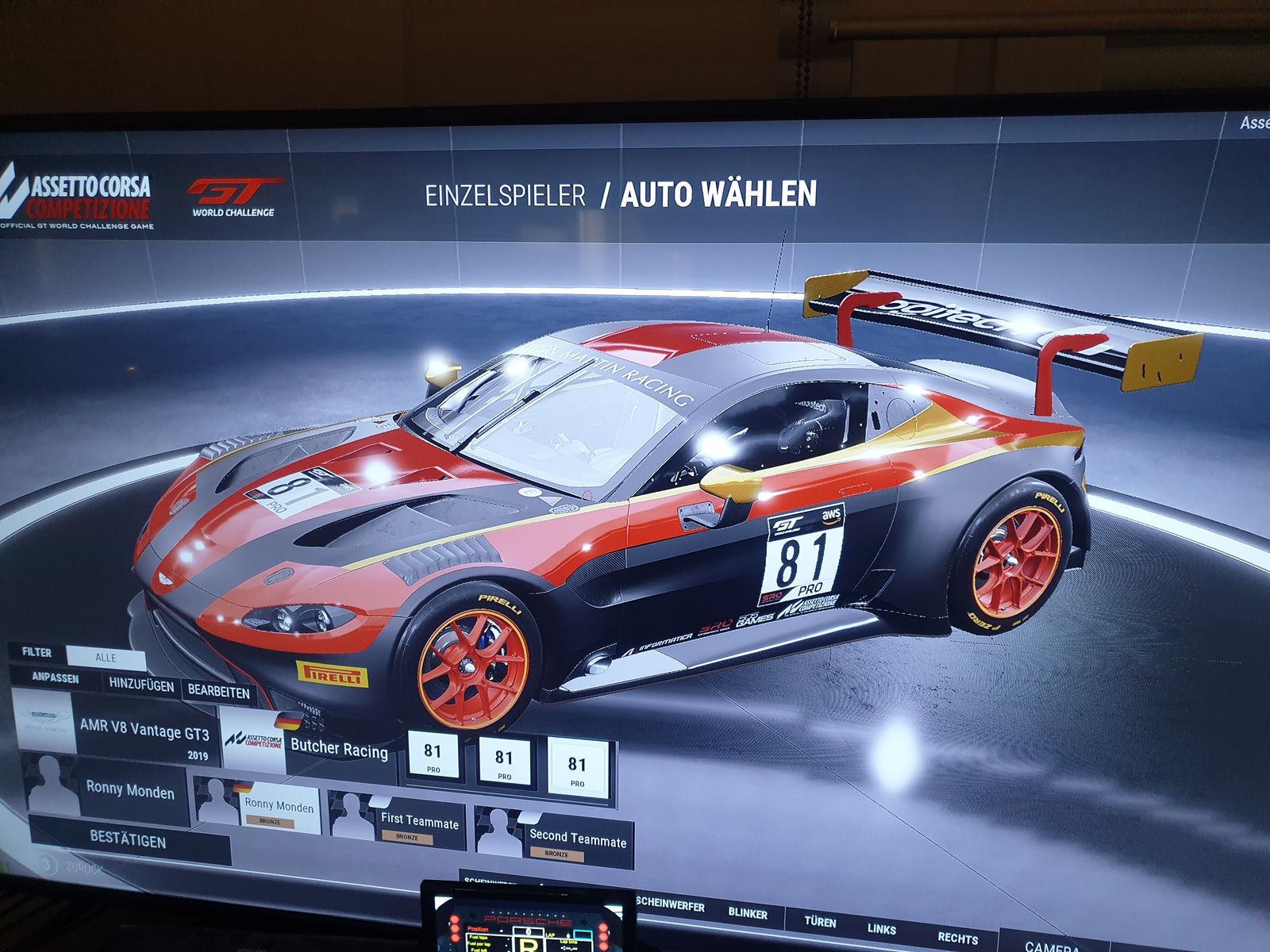Click Bearbeiten to edit the livery
1270x952 pixels.
218,691
